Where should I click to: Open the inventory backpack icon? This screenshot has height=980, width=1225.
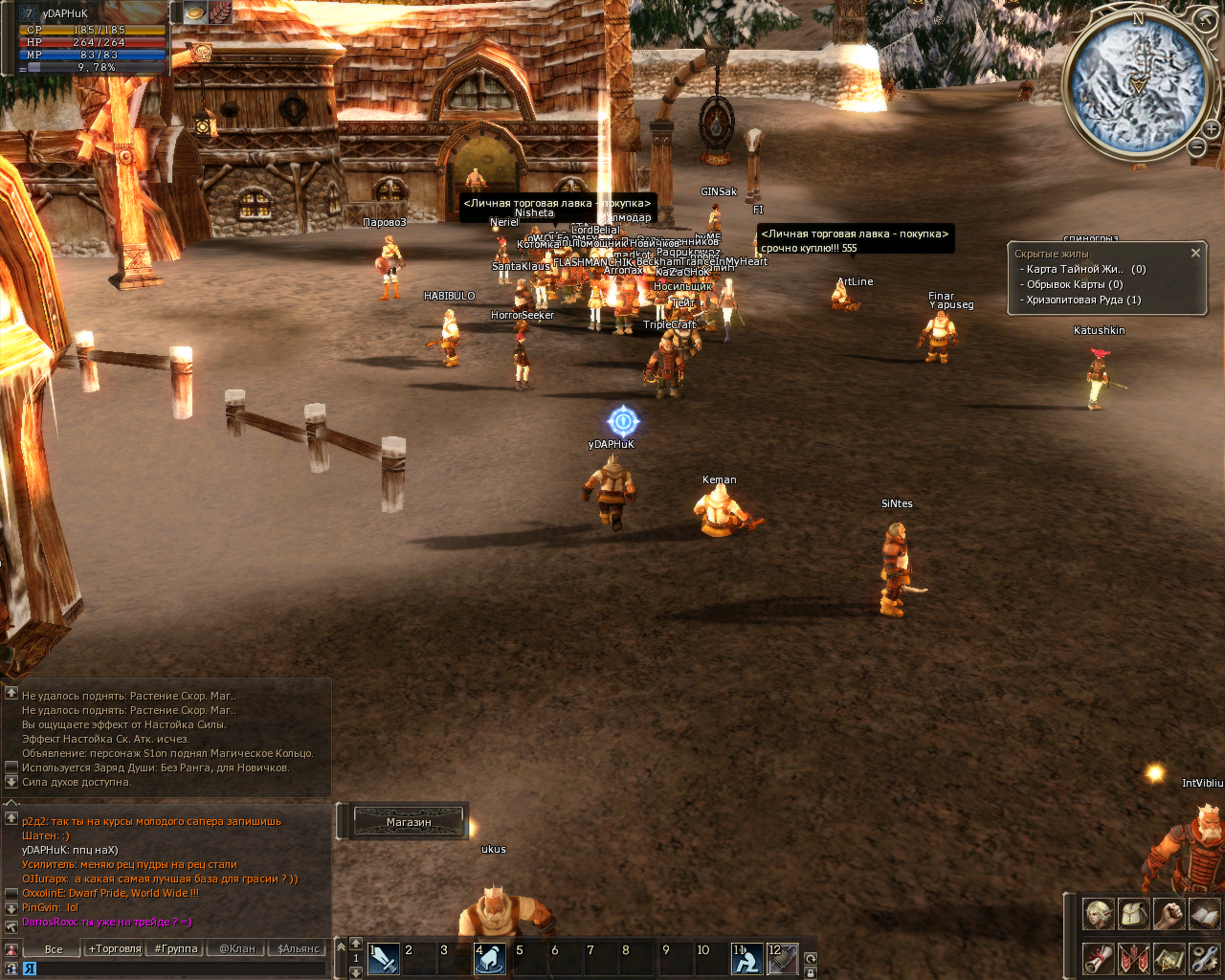point(1133,914)
